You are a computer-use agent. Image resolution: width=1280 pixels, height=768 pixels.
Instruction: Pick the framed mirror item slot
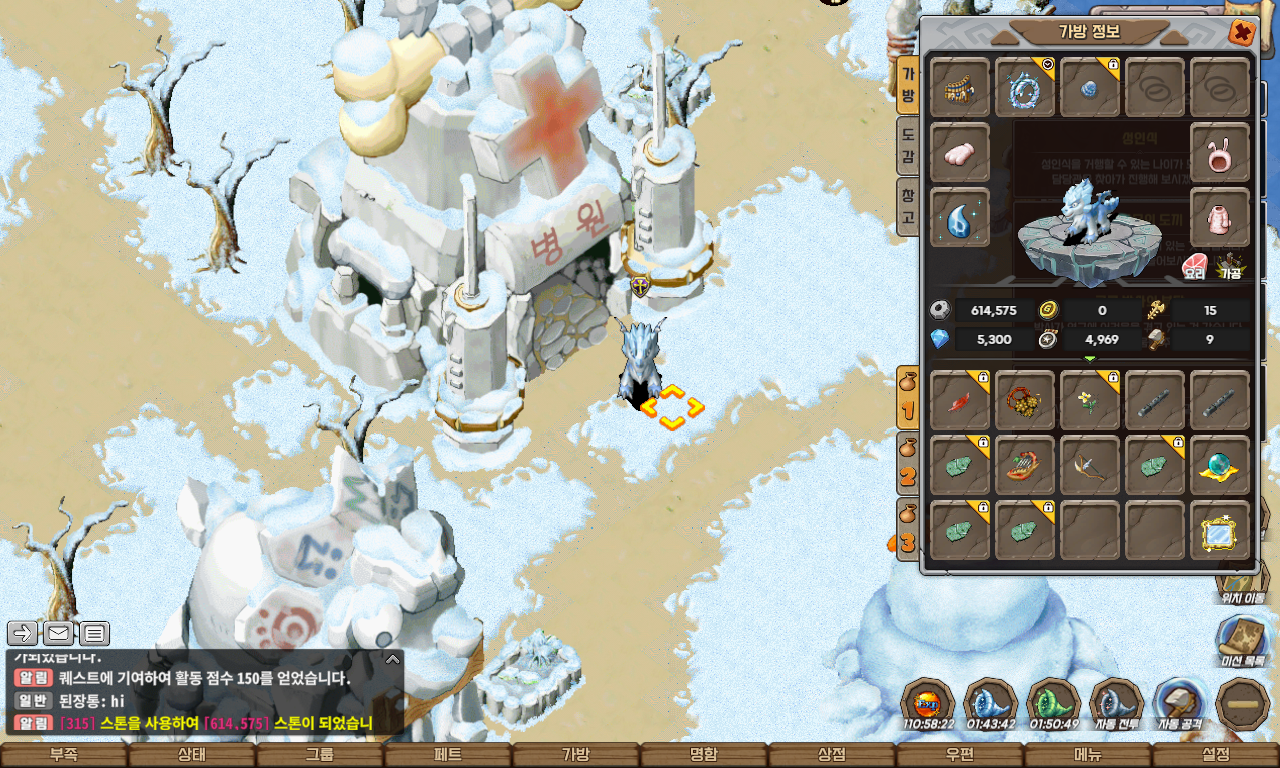pyautogui.click(x=1220, y=530)
